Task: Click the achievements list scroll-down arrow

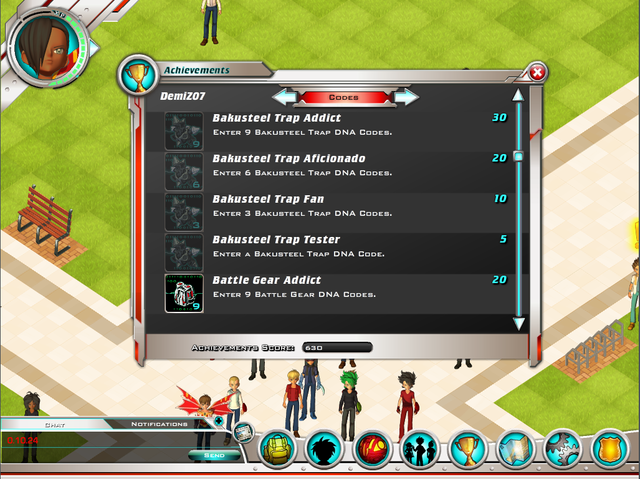Action: click(518, 323)
